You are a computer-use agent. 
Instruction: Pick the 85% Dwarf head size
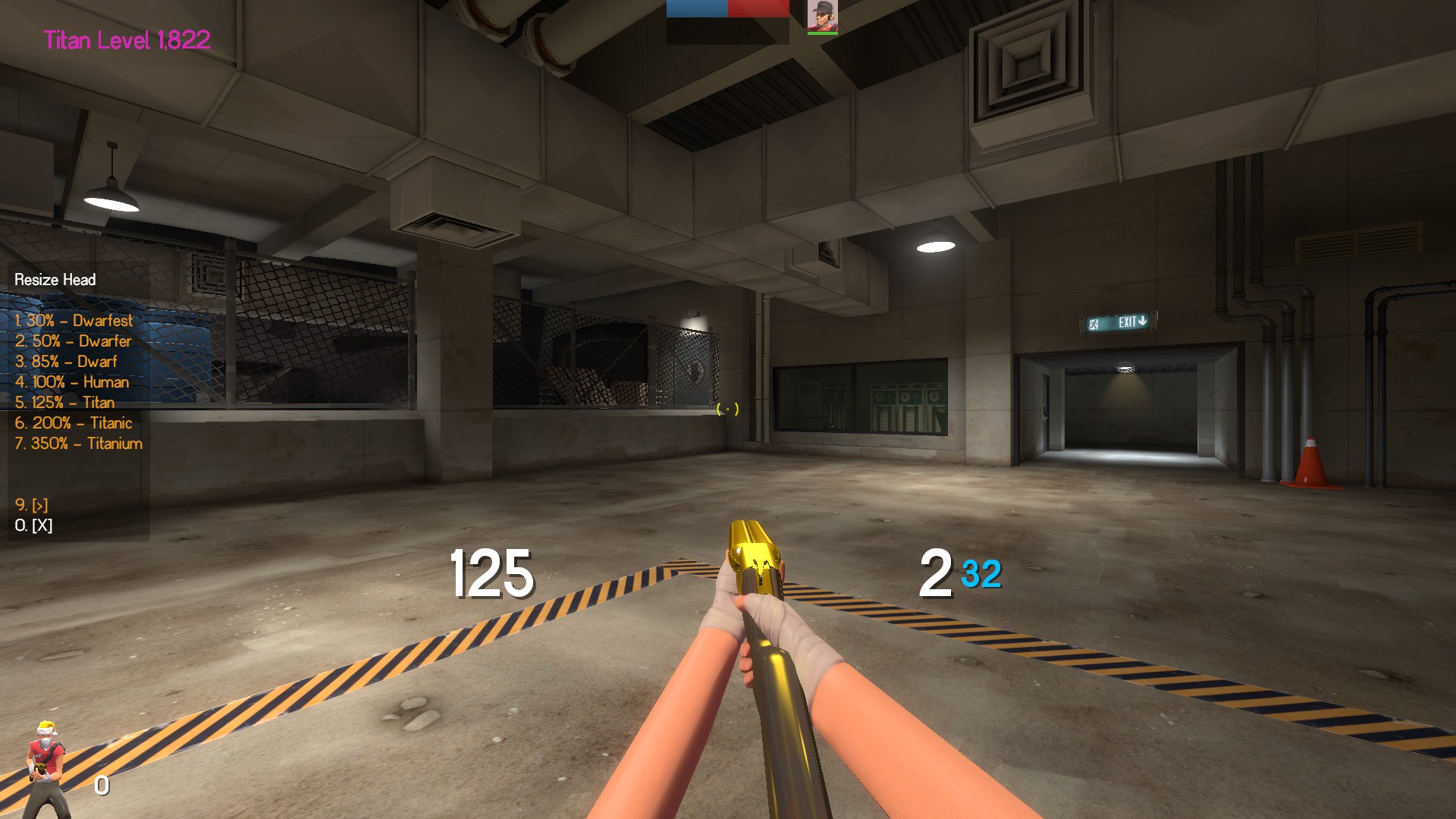click(66, 362)
